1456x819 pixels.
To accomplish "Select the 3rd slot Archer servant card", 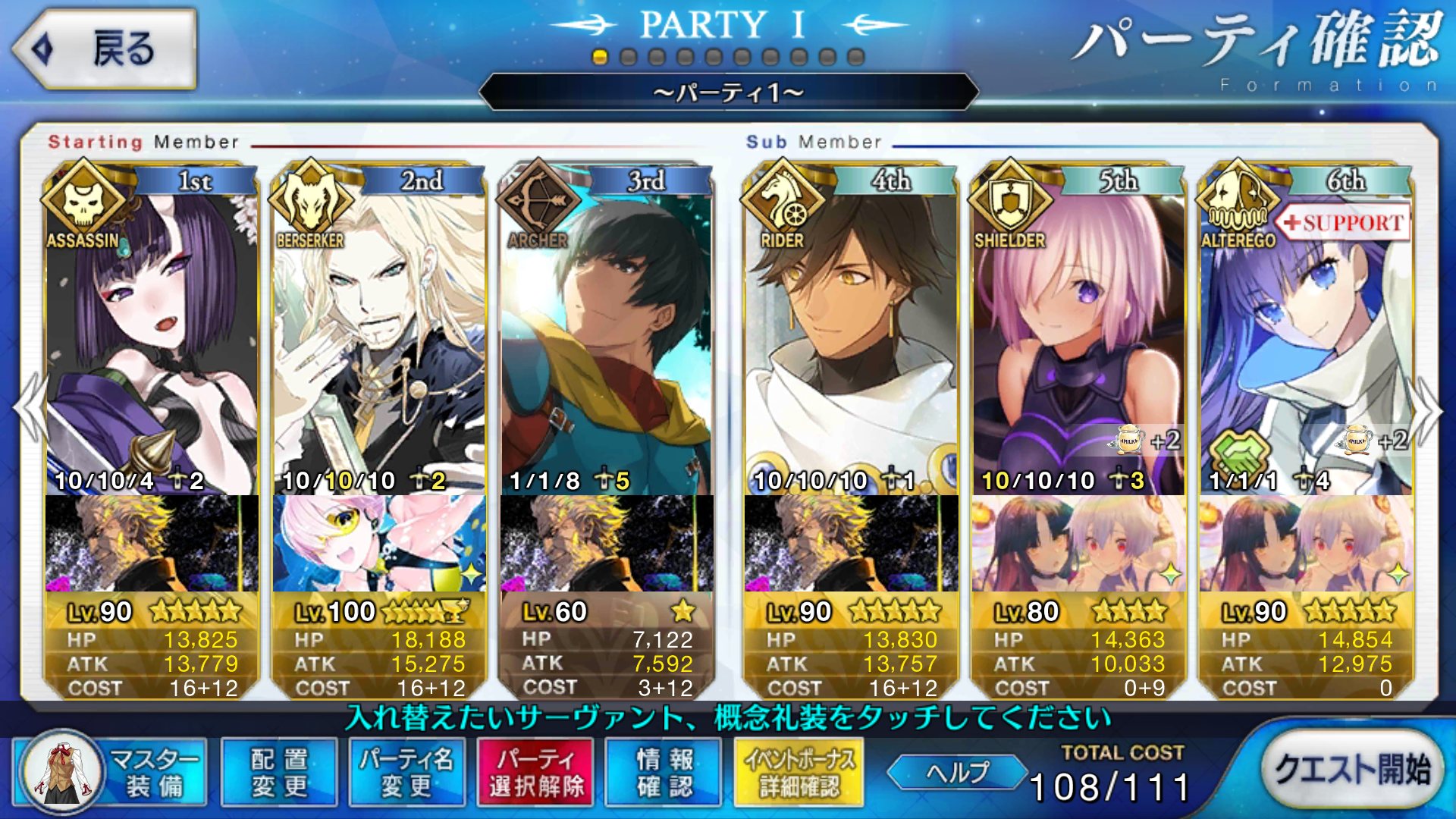I will pos(607,341).
